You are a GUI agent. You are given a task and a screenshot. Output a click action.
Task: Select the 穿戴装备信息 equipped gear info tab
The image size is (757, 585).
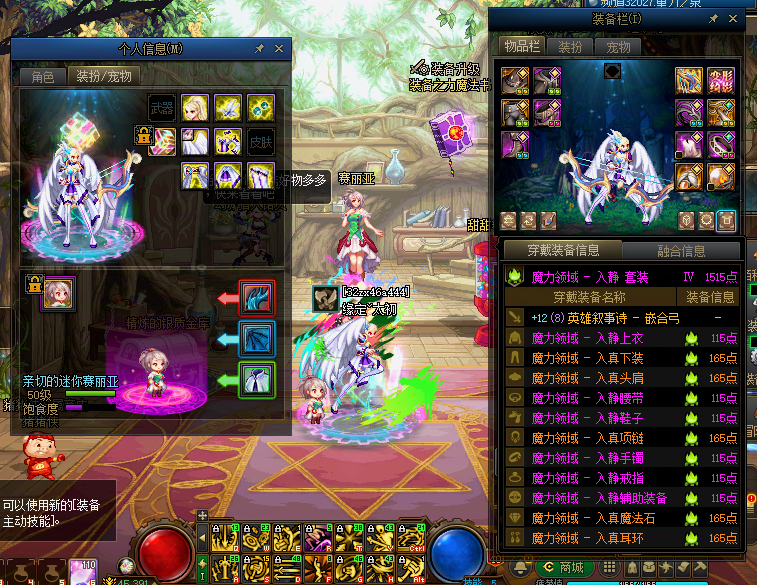pyautogui.click(x=561, y=251)
